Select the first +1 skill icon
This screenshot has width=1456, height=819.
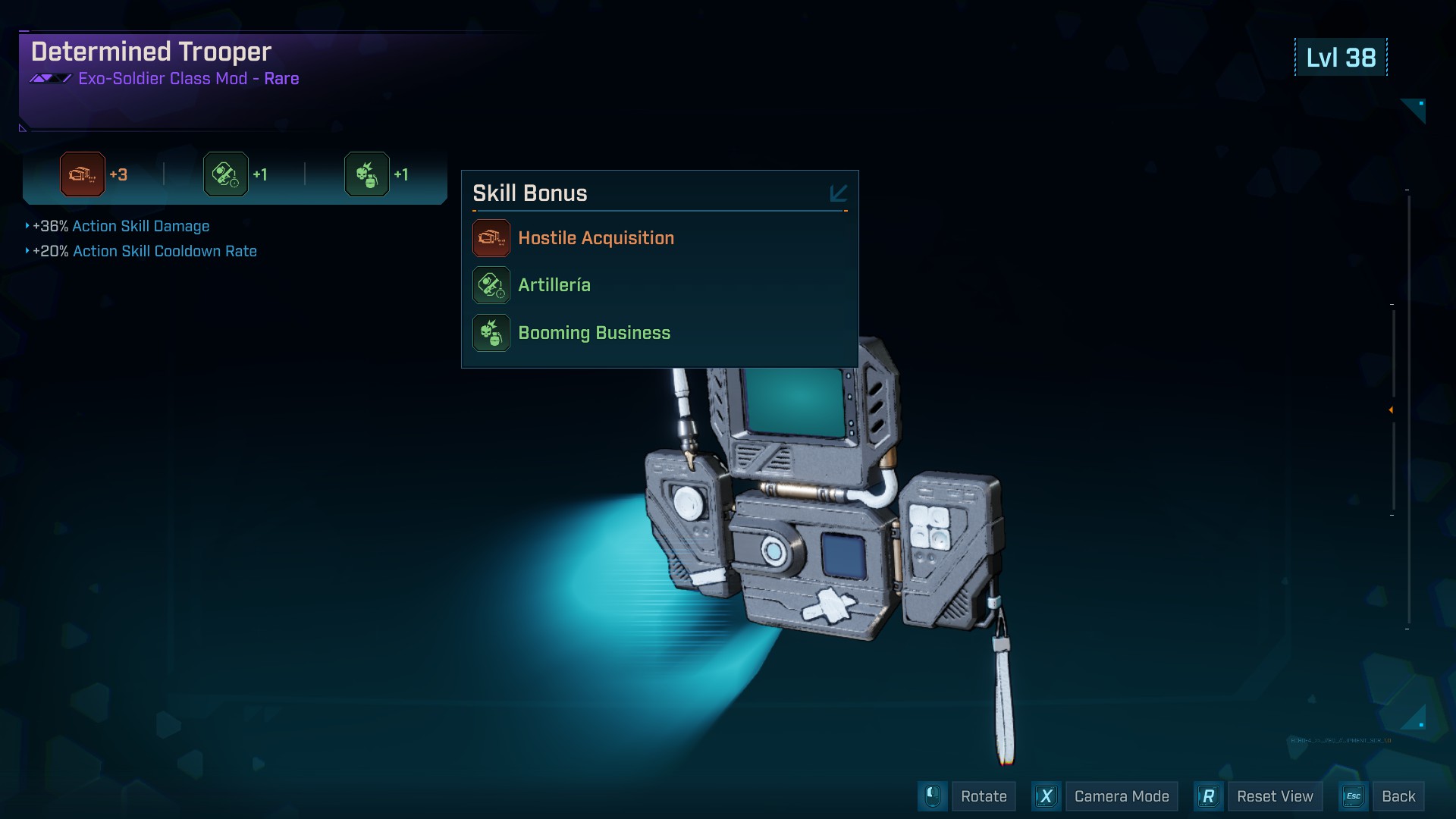[225, 174]
